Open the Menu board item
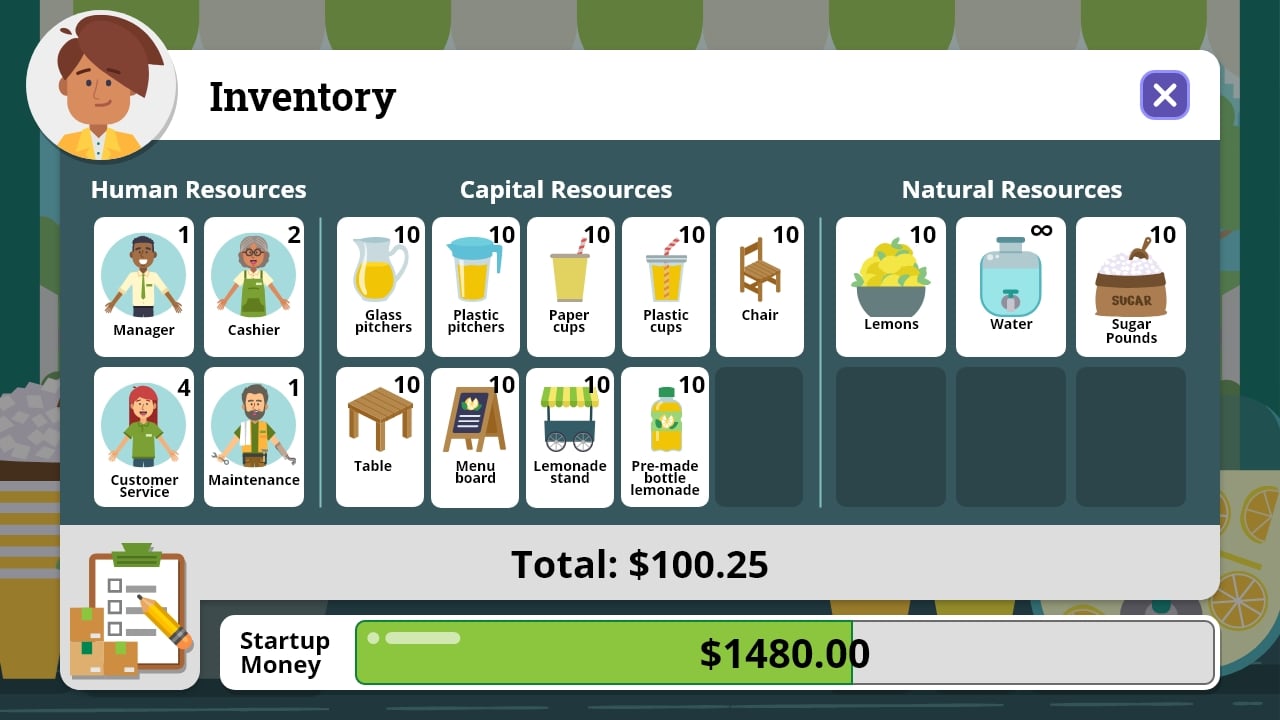Screen dimensions: 1280x720 [x=475, y=437]
